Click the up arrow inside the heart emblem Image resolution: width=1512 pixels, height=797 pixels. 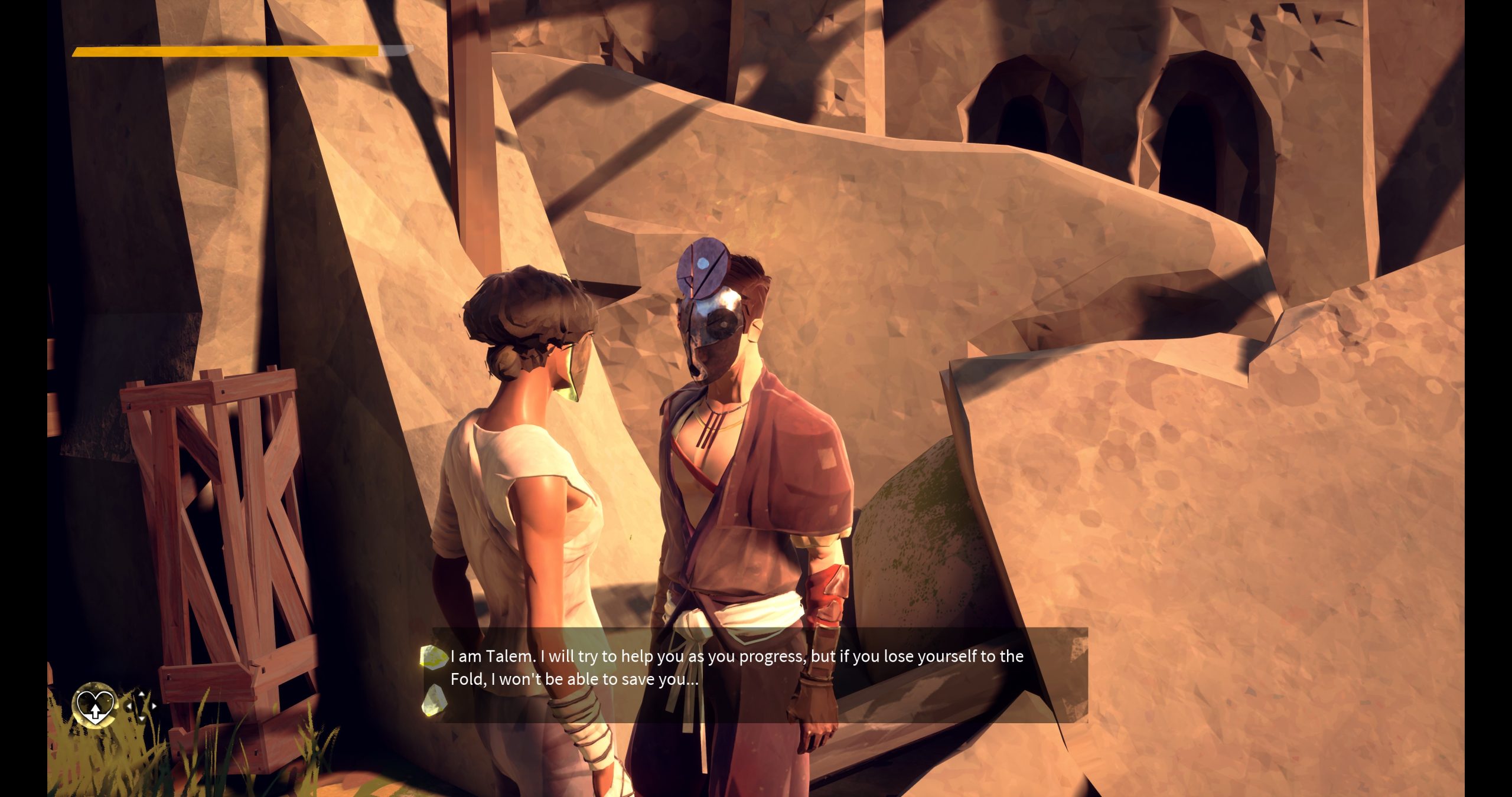tap(95, 713)
